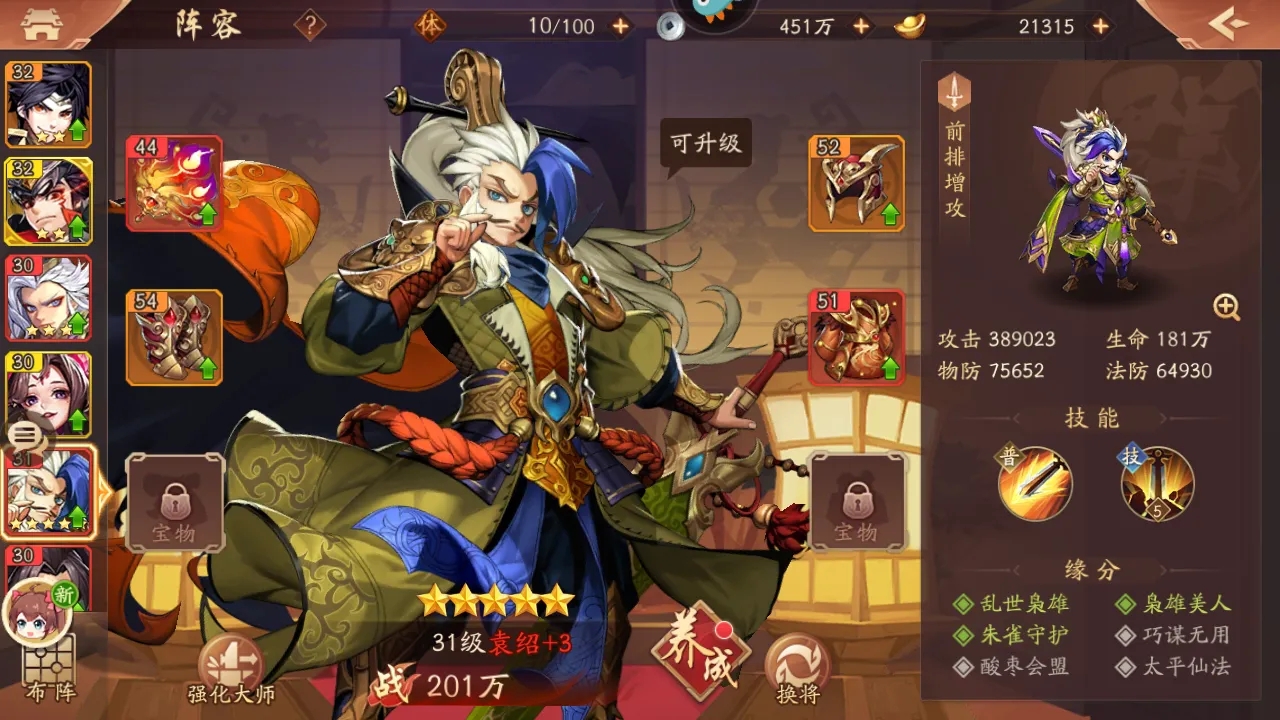The height and width of the screenshot is (720, 1280).
Task: Tap the magnifier to enlarge the hero preview
Action: tap(1225, 305)
